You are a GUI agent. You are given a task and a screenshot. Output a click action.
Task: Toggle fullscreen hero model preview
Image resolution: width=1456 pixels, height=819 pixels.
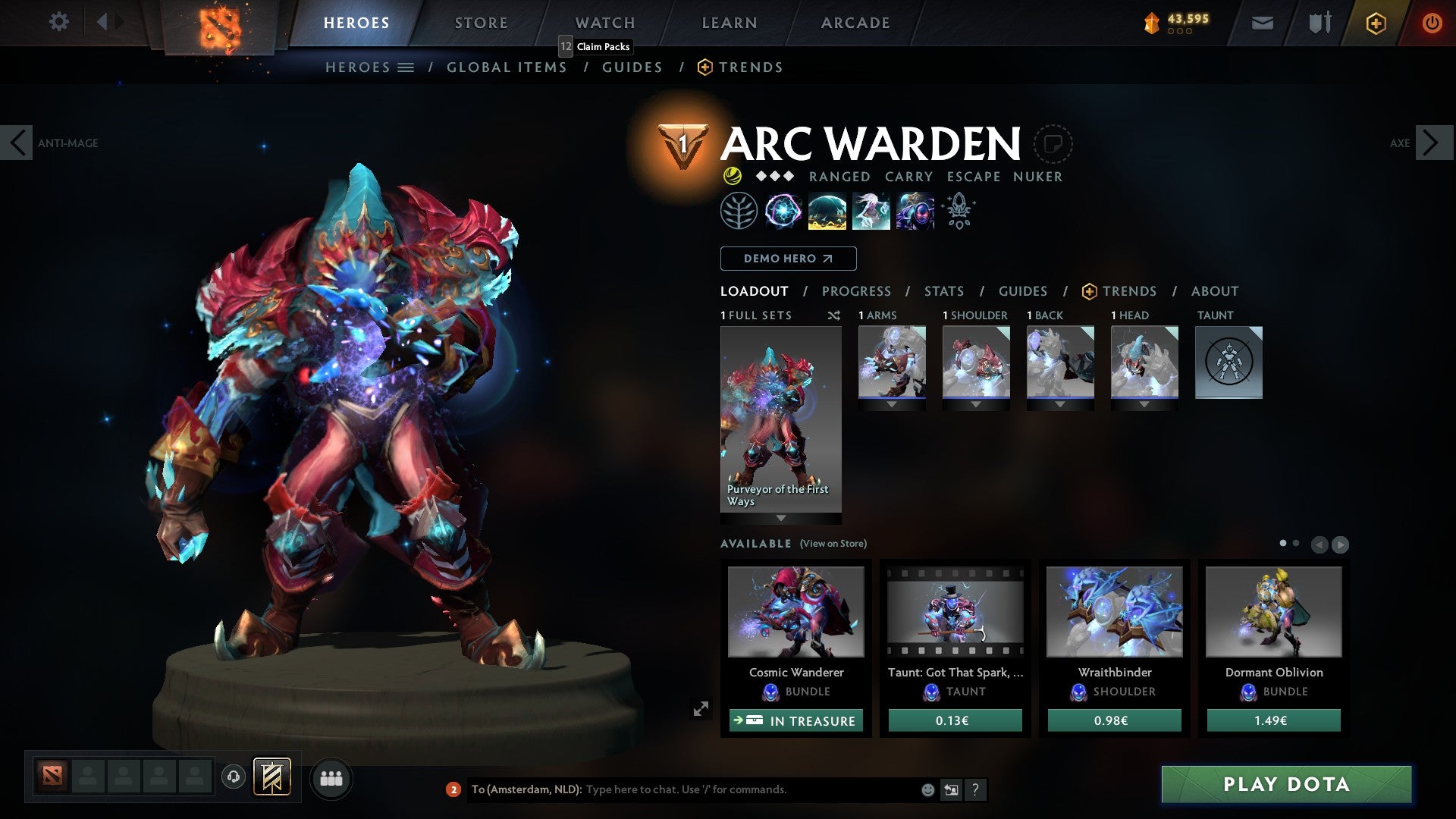(702, 708)
